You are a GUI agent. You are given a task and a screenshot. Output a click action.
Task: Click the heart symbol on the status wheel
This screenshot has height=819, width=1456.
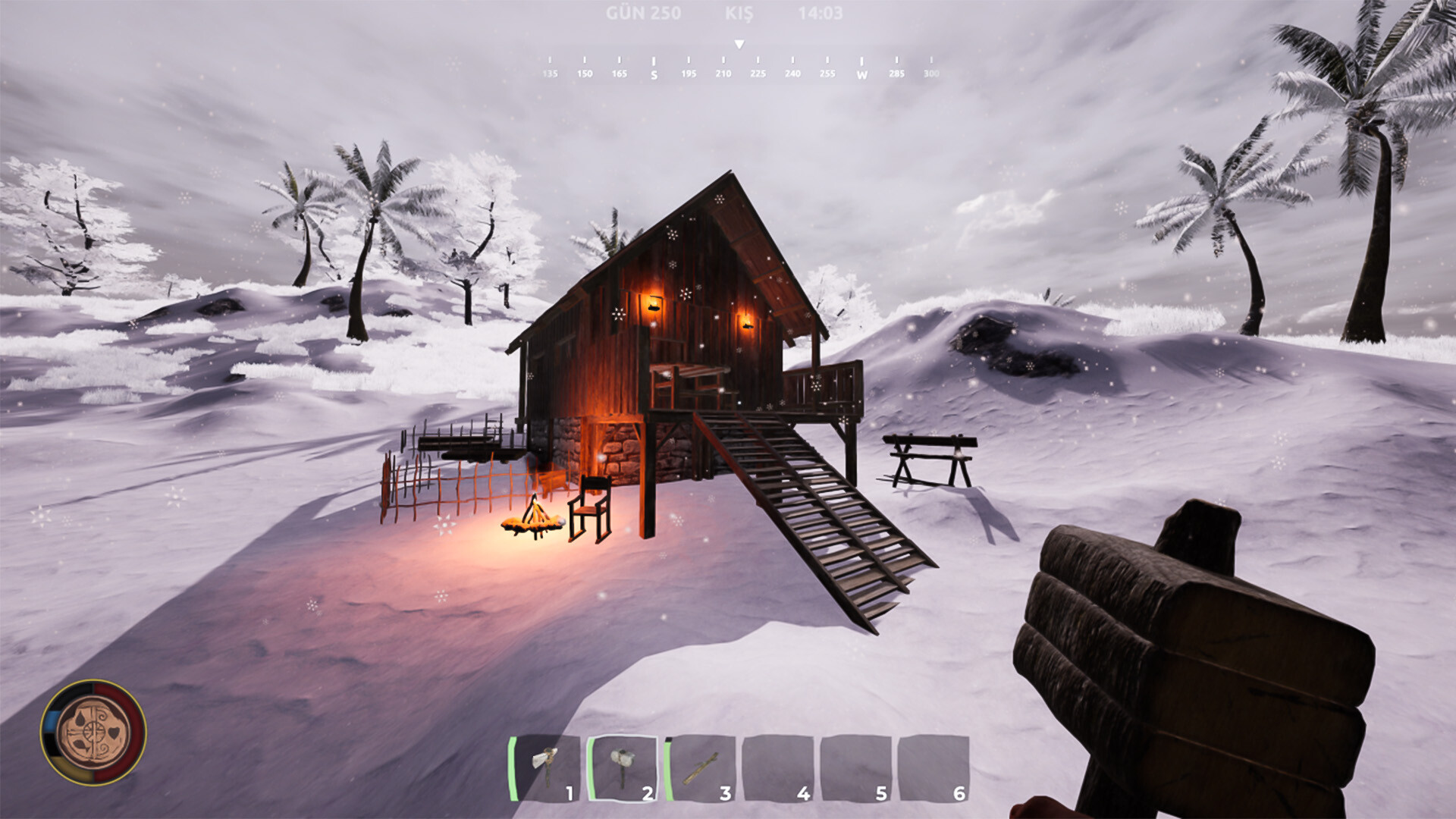pyautogui.click(x=113, y=733)
